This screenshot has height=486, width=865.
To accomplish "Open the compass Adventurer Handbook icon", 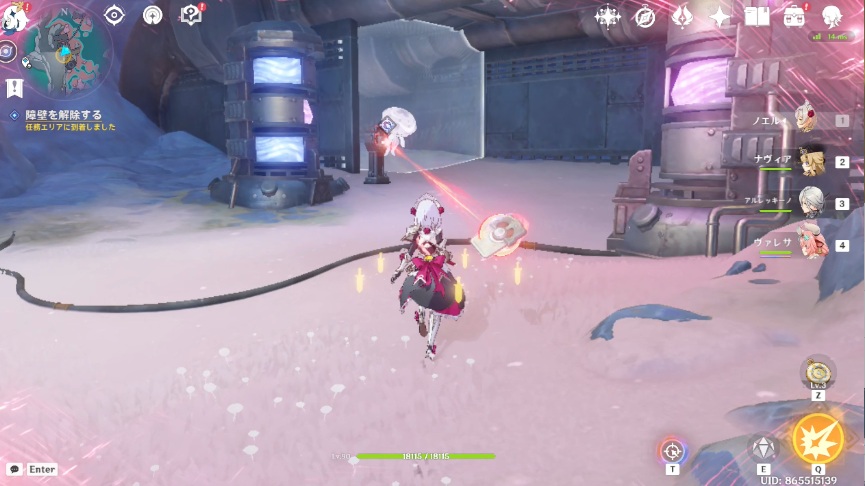I will (x=645, y=16).
